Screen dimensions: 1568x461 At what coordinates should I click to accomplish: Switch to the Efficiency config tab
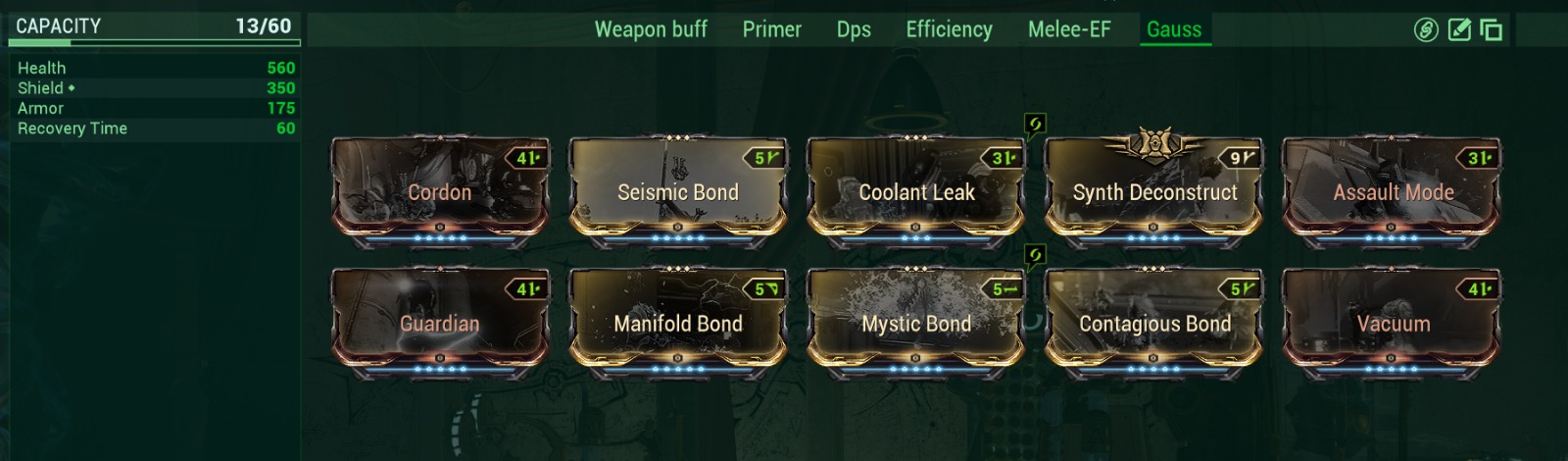click(949, 29)
